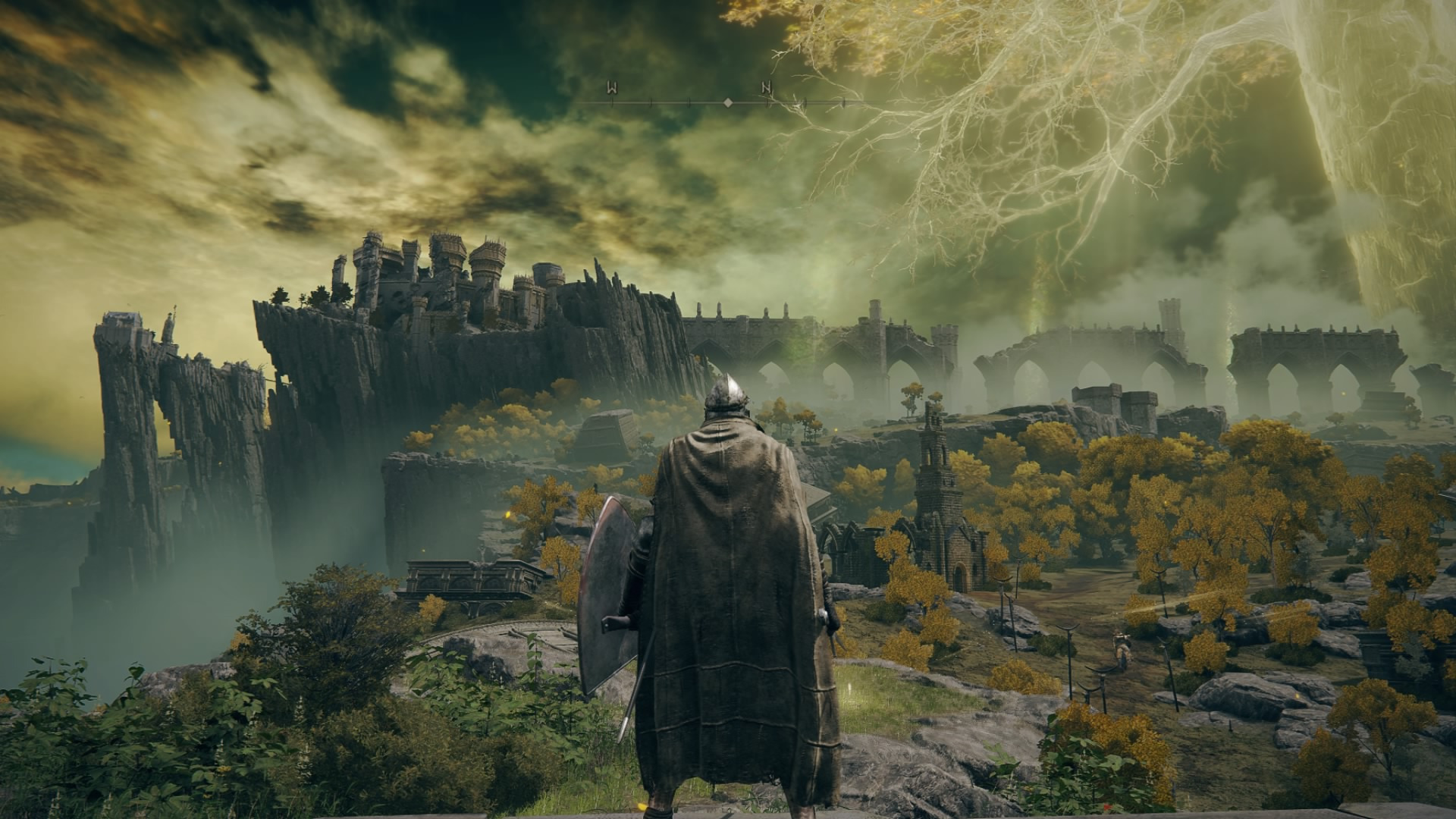1456x819 pixels.
Task: Select the West marker on the compass
Action: pos(611,89)
